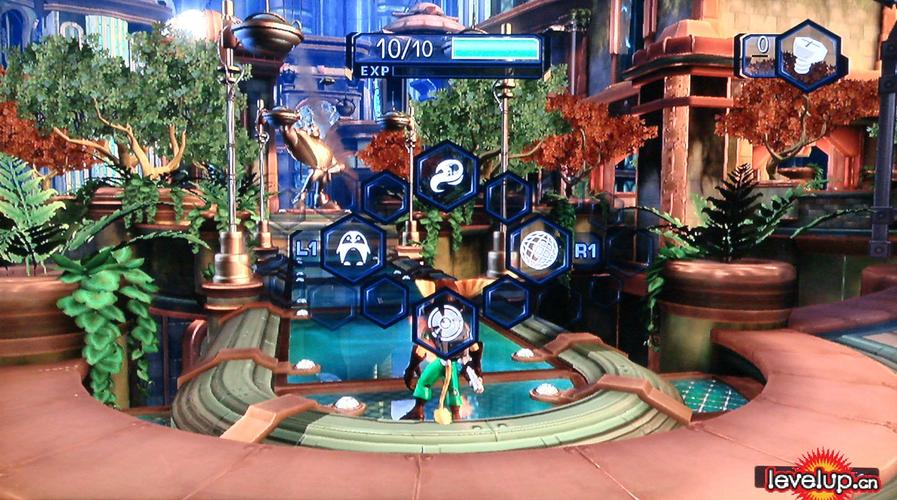Select the swirl weapon in the wheel

point(446,176)
